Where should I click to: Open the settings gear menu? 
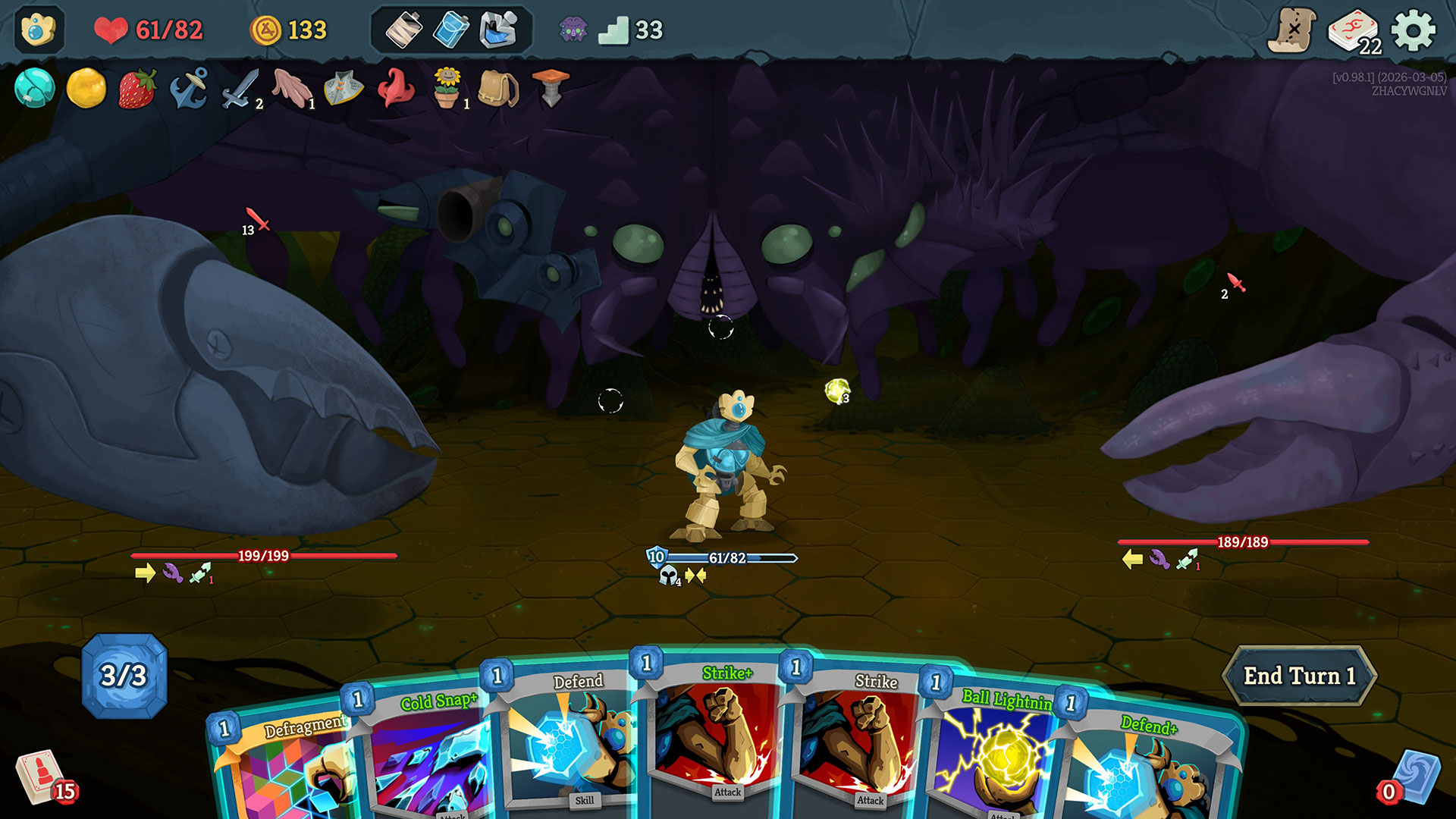coord(1414,31)
